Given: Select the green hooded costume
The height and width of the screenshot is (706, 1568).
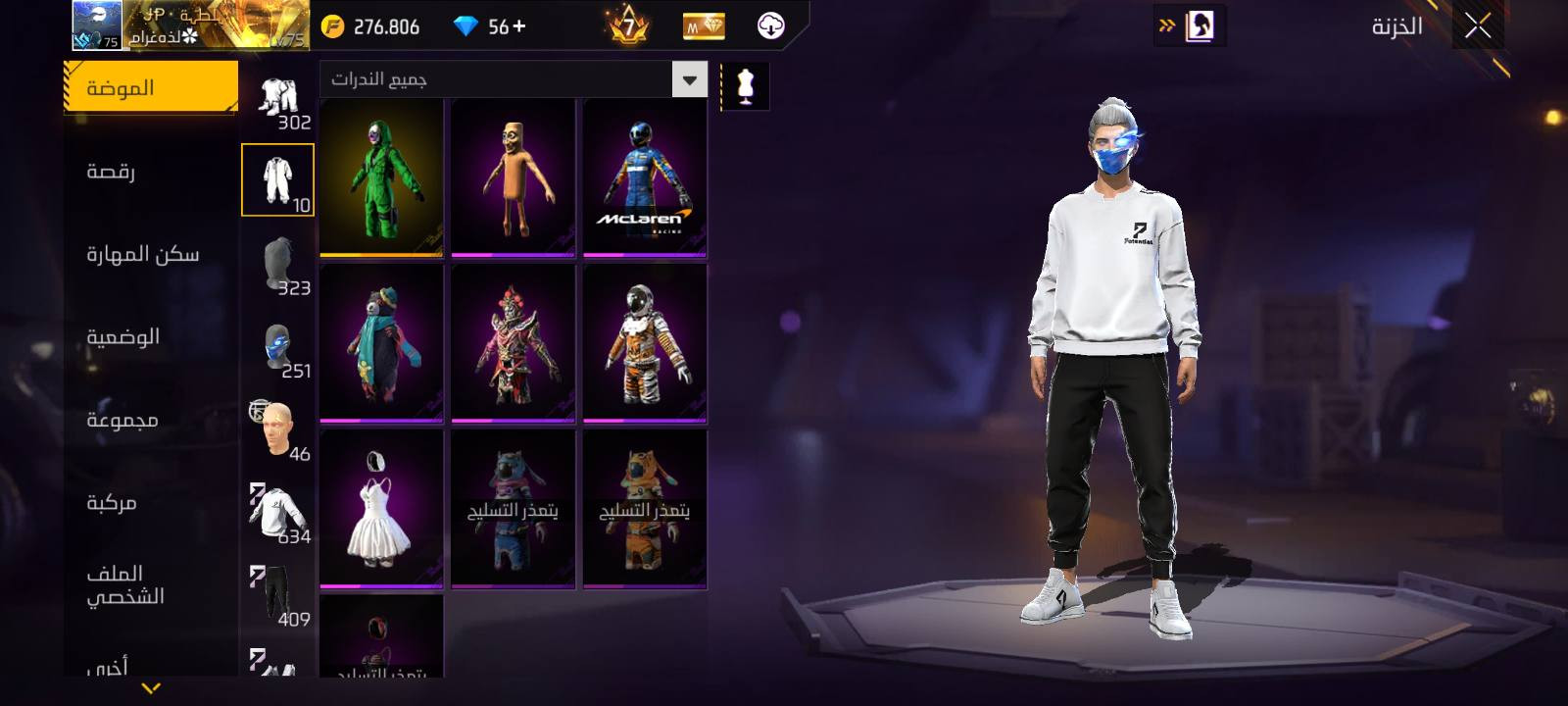Looking at the screenshot, I should pyautogui.click(x=381, y=177).
